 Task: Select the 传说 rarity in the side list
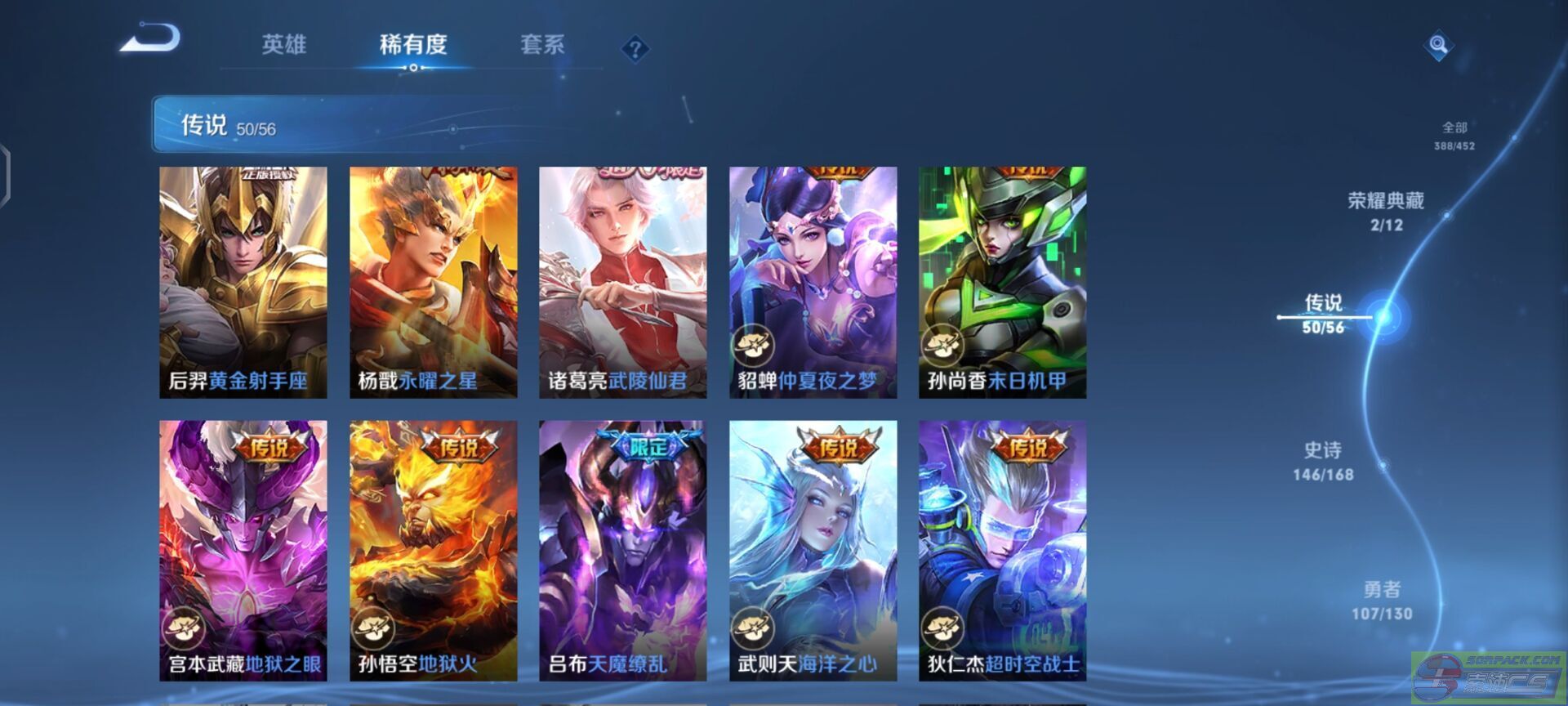click(x=1323, y=314)
